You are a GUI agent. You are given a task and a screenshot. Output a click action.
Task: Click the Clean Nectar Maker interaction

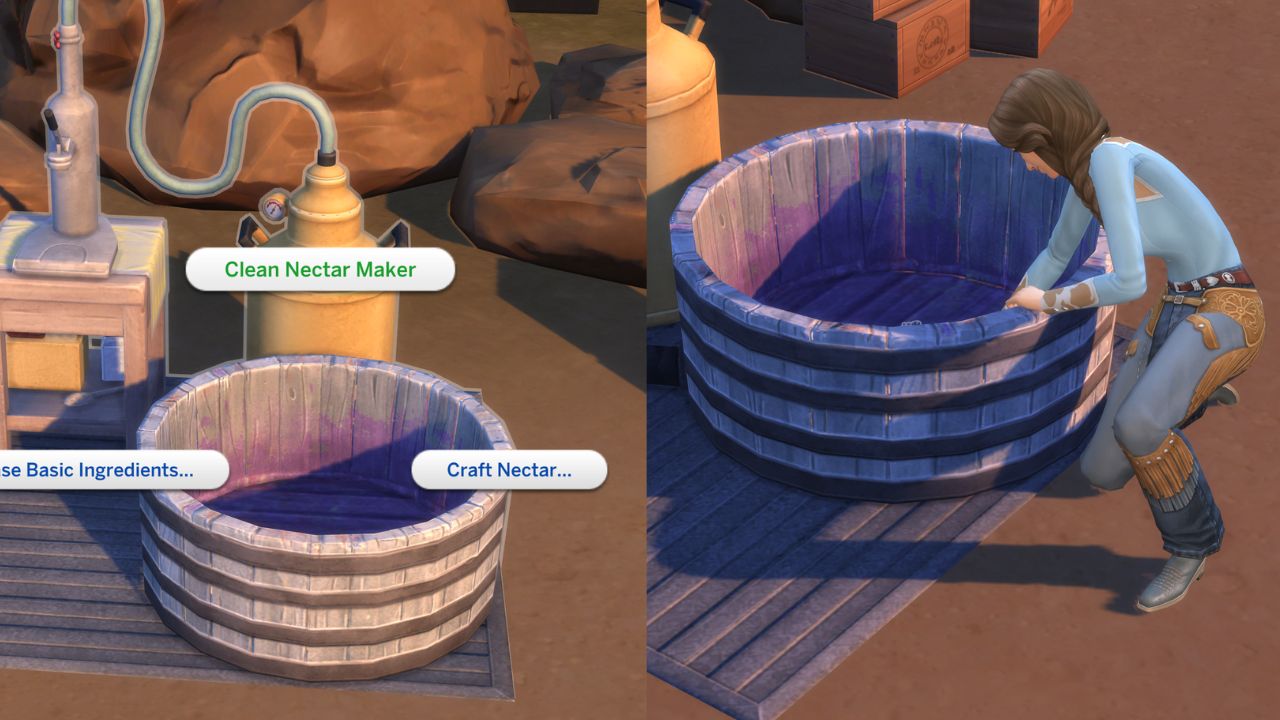pyautogui.click(x=320, y=269)
